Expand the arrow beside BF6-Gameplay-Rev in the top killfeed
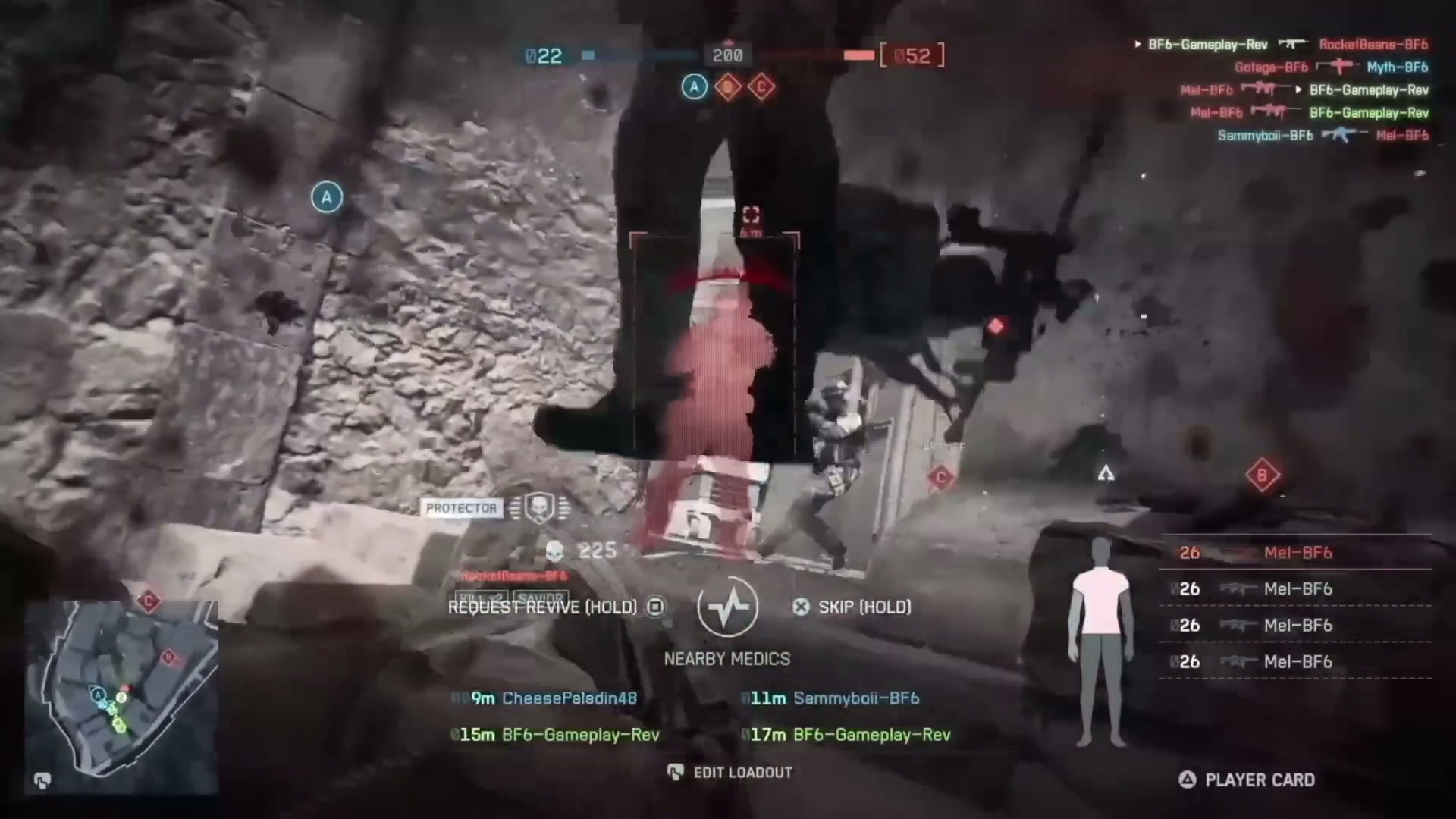The height and width of the screenshot is (819, 1456). click(1137, 45)
